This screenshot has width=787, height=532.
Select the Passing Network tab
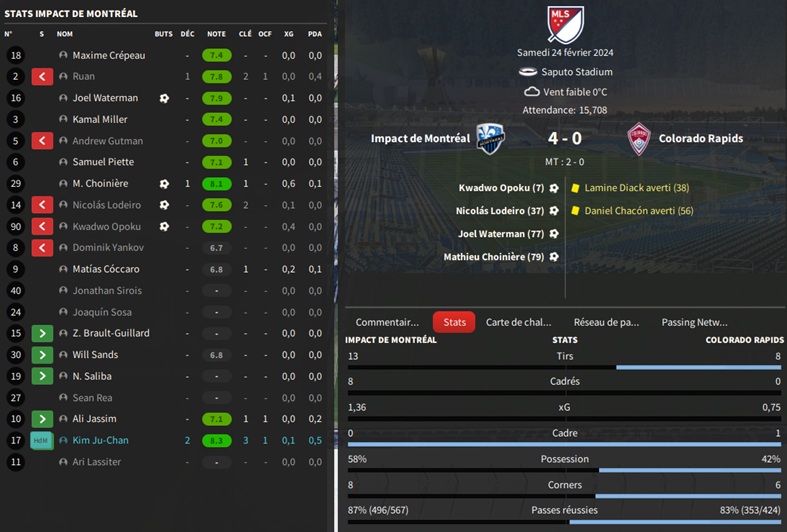[x=694, y=322]
